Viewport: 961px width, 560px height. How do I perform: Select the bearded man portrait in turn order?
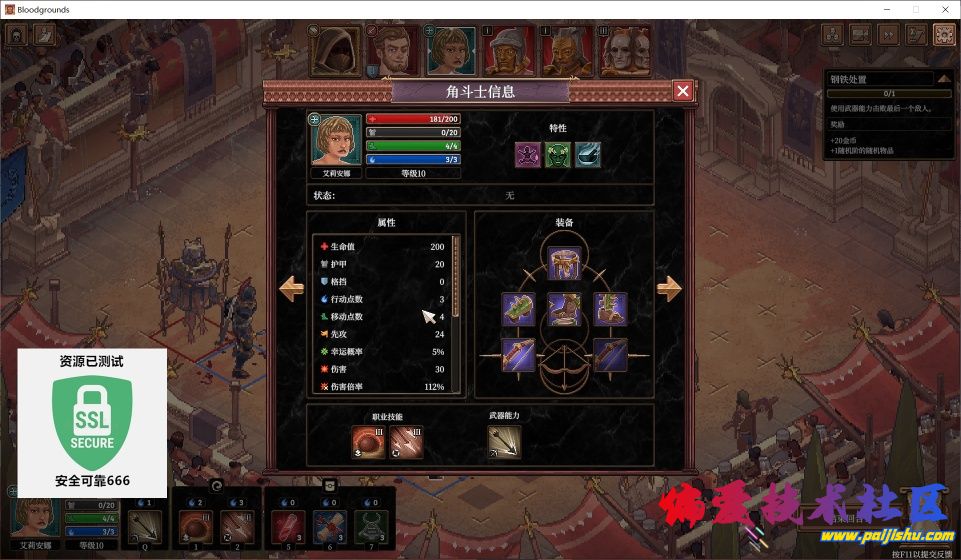(392, 51)
